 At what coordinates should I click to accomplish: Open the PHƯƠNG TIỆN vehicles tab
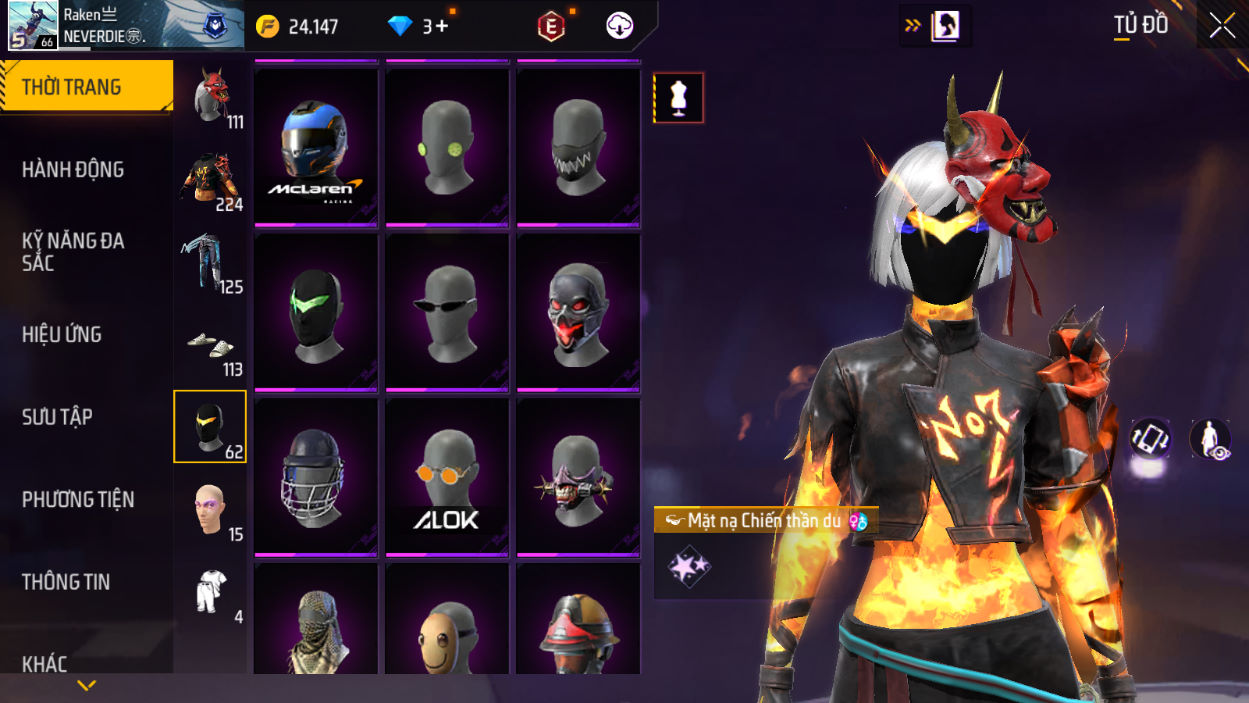tap(78, 499)
